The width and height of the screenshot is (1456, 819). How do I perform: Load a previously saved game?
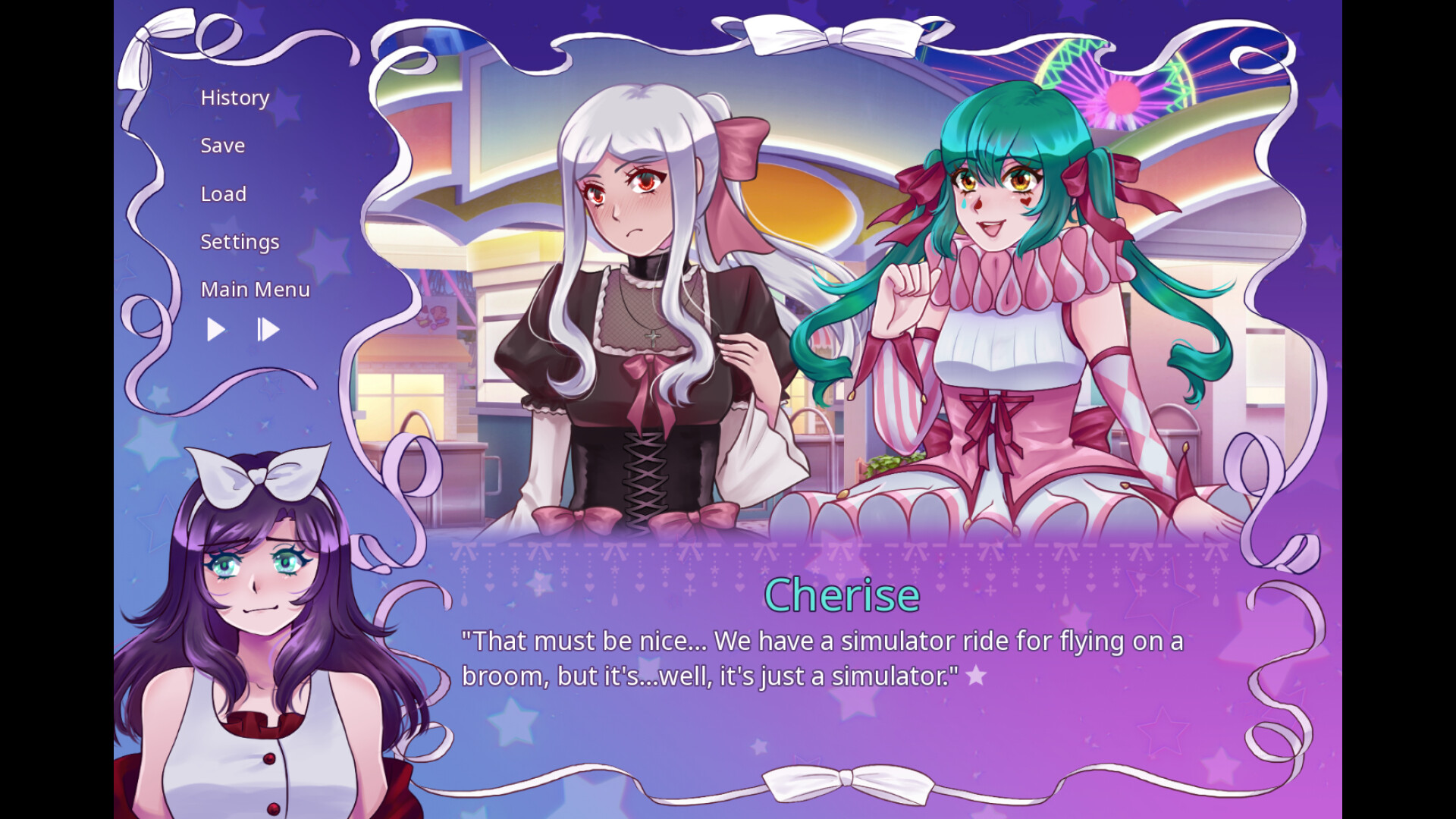pos(223,193)
